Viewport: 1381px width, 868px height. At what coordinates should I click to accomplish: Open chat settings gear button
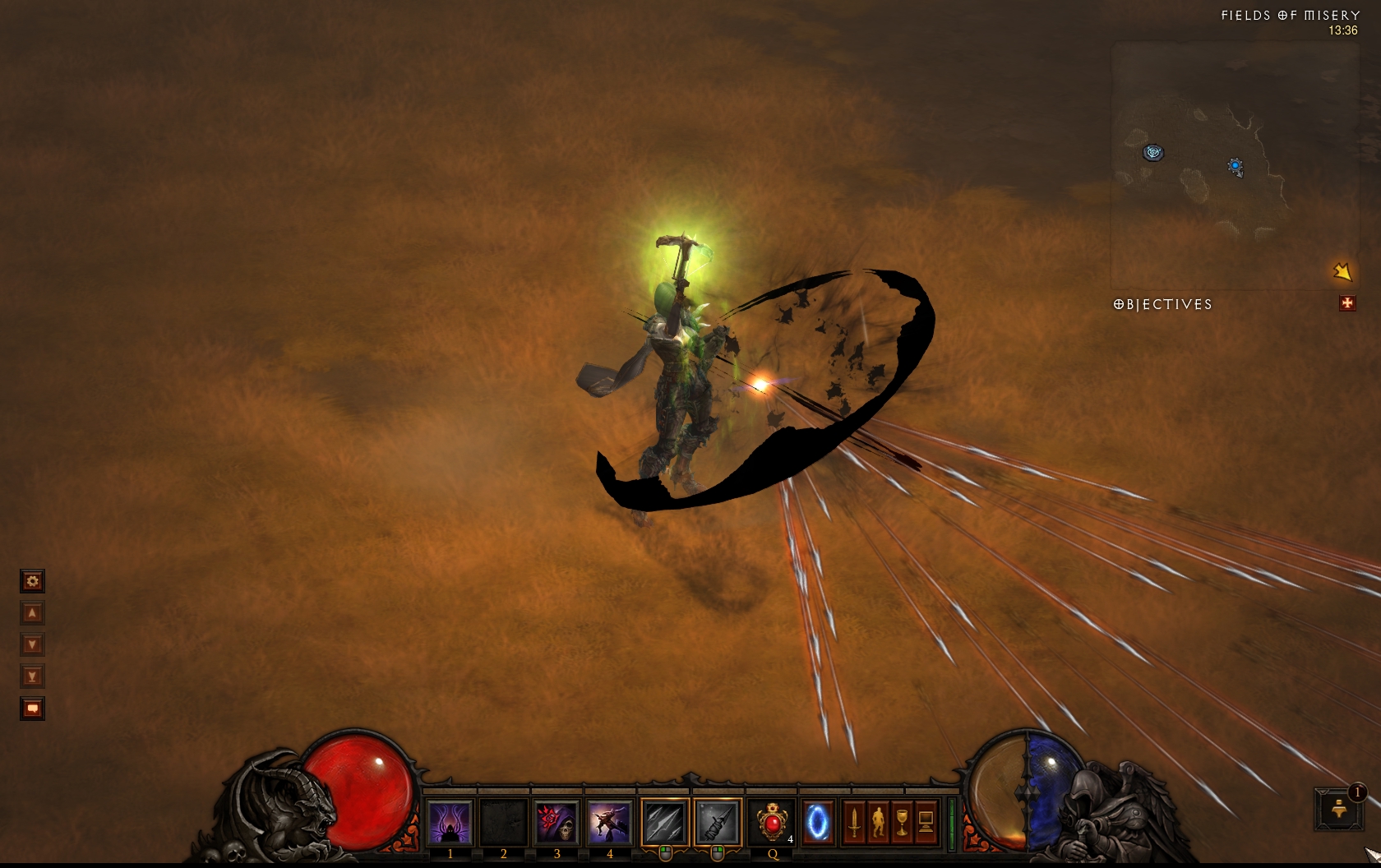(x=32, y=582)
